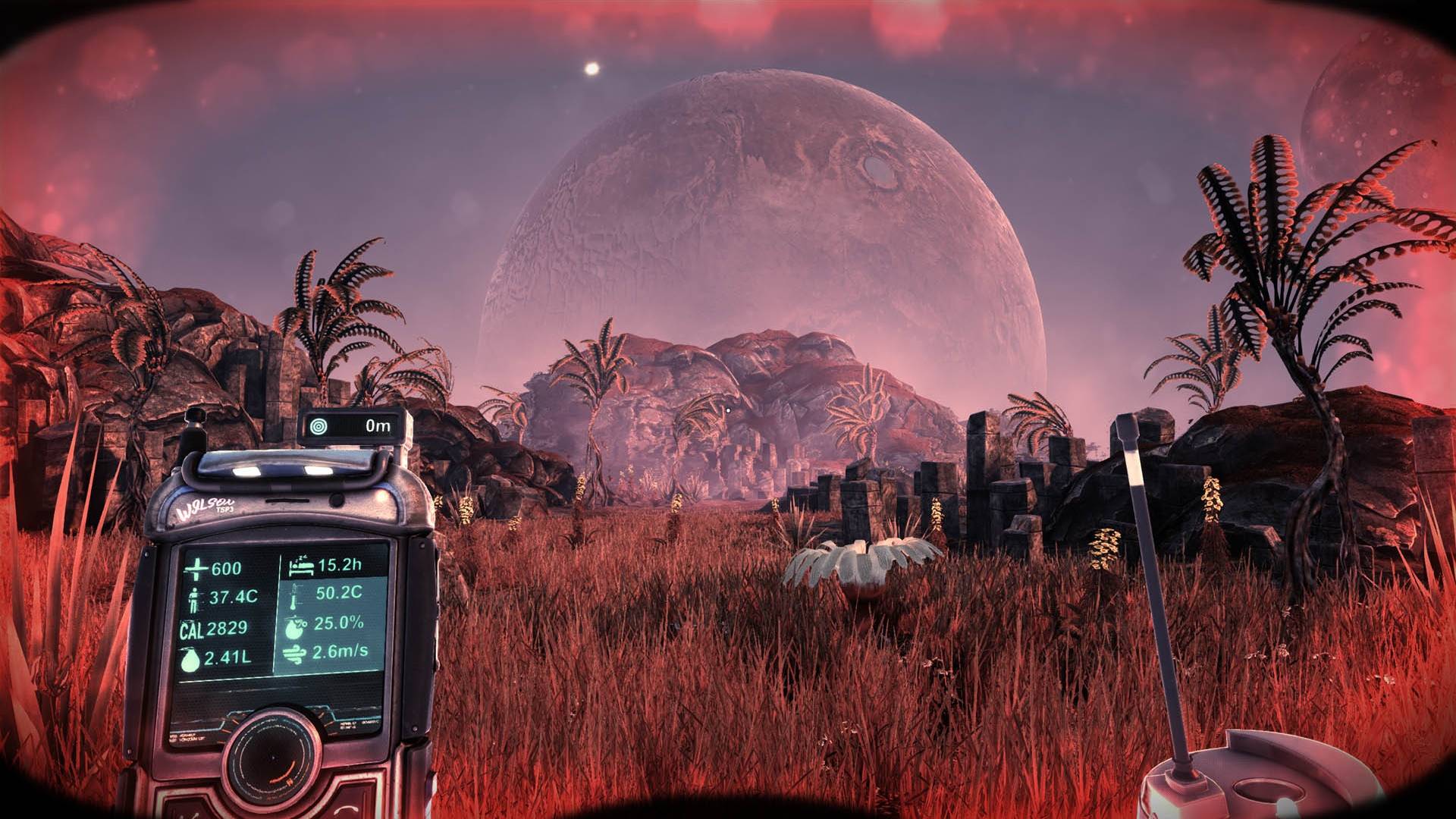Screen dimensions: 1456x819
Task: Click the thermometer icon reading 50.2C
Action: 293,597
